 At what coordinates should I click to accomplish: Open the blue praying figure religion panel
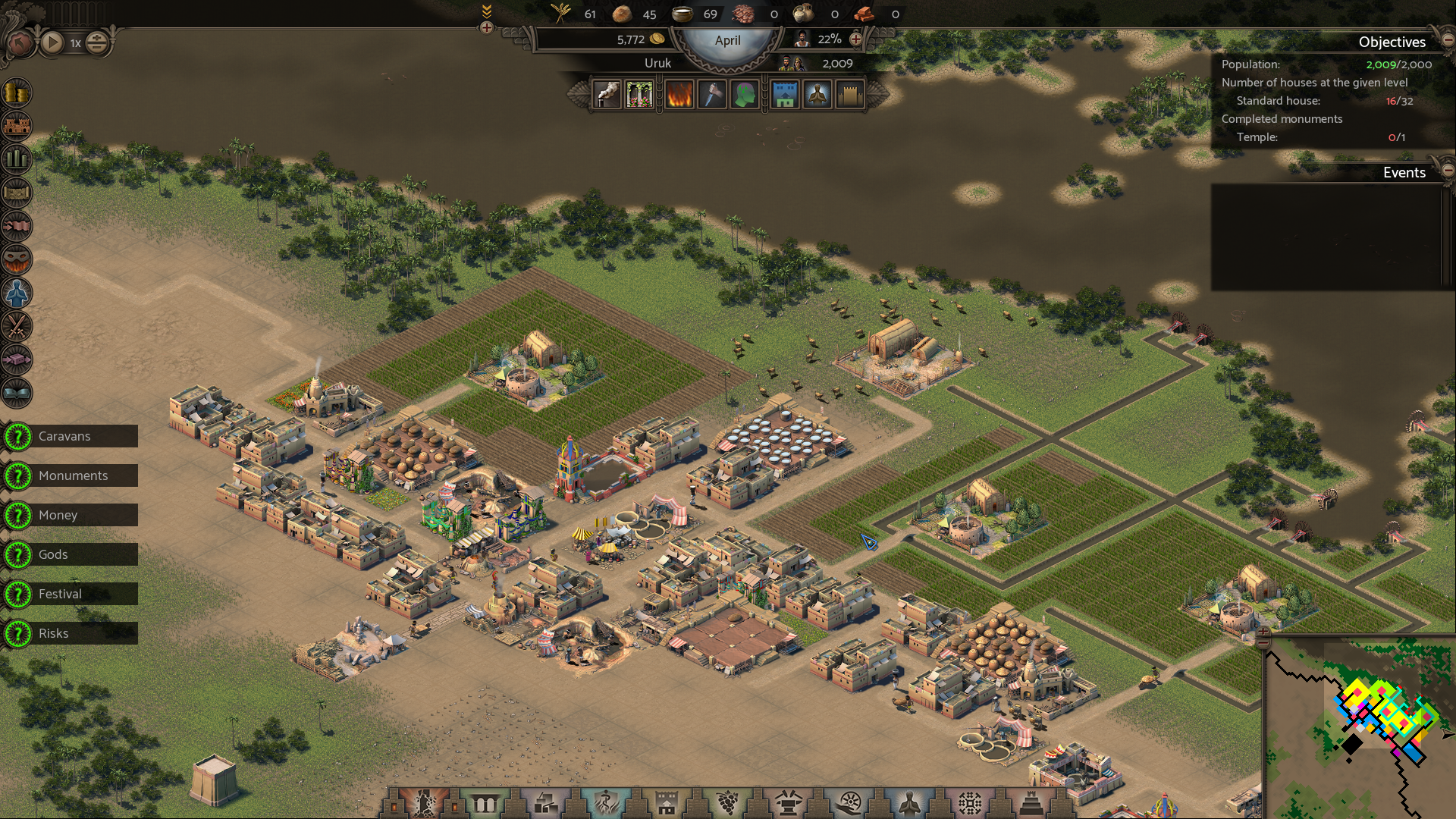point(17,293)
